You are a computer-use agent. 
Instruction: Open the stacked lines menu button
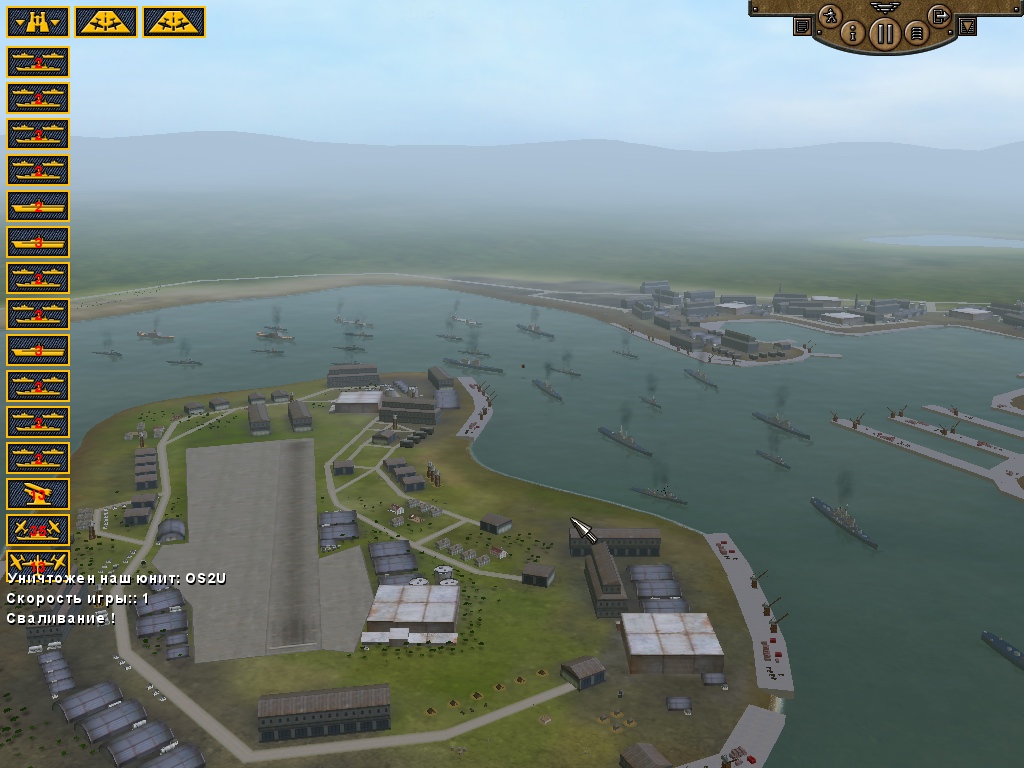click(x=915, y=34)
